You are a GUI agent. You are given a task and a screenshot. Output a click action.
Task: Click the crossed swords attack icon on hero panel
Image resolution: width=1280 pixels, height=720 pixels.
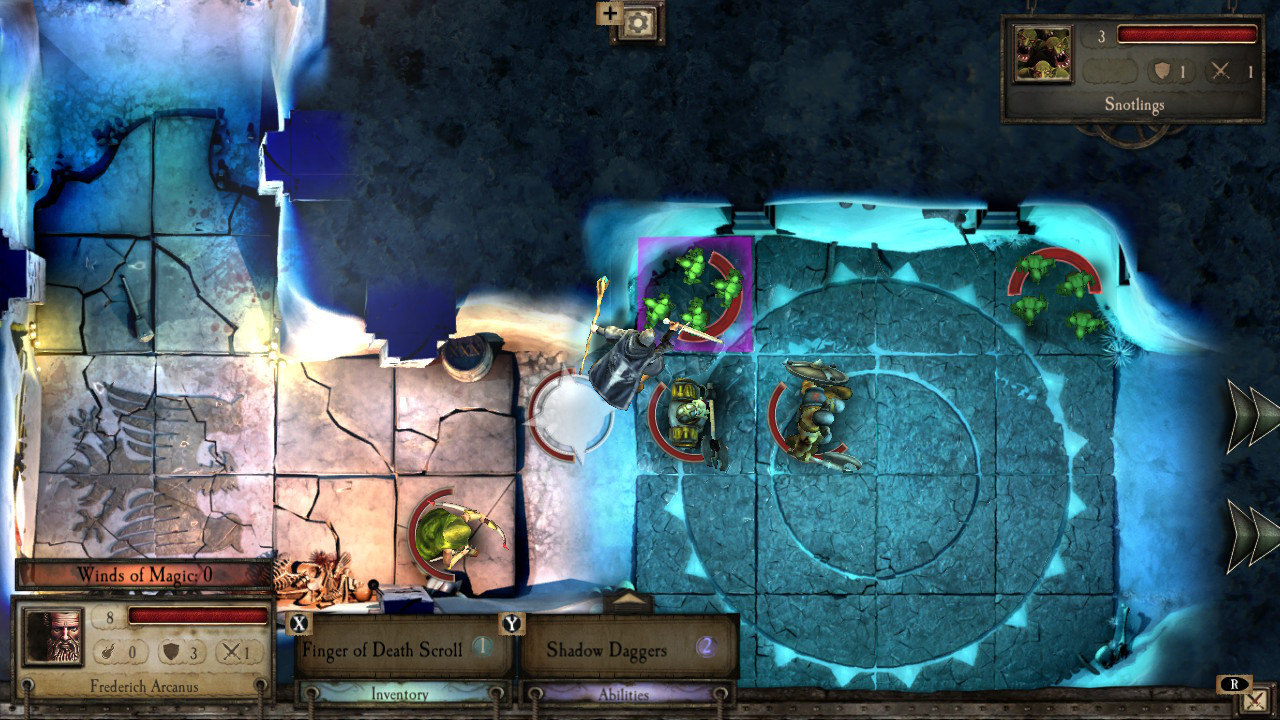pos(231,653)
